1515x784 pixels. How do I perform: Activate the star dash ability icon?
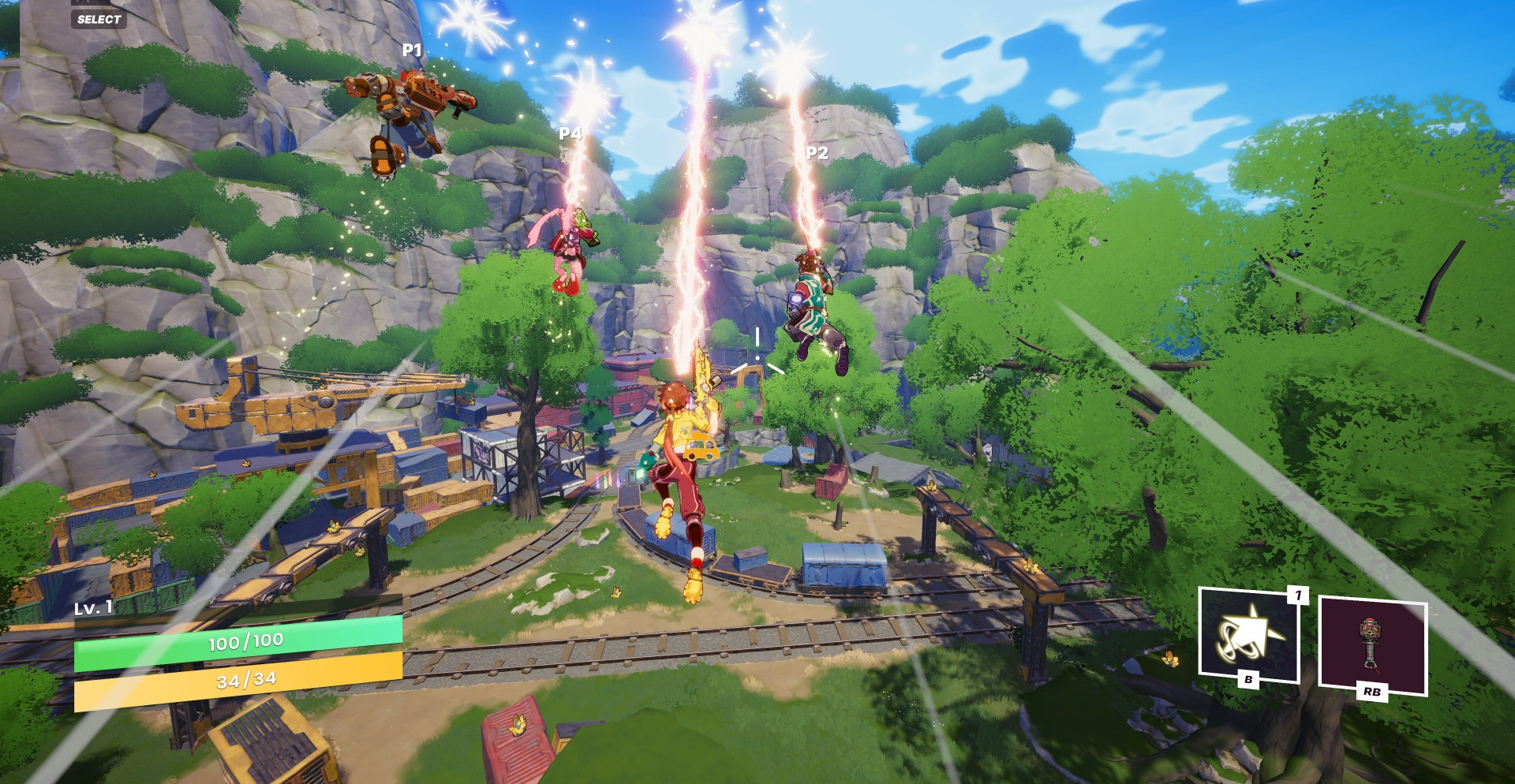point(1248,633)
